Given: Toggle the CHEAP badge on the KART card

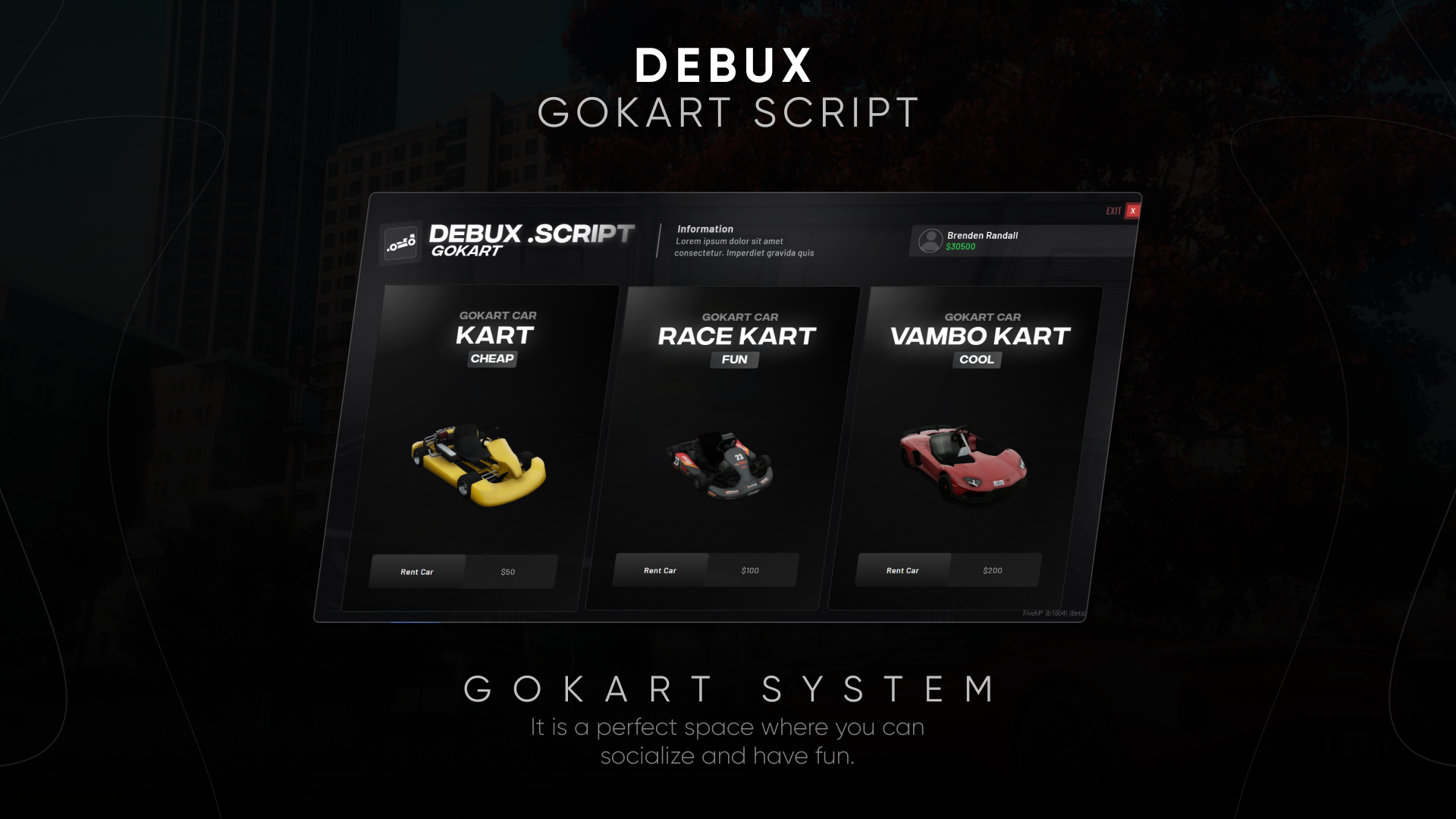Looking at the screenshot, I should 492,359.
